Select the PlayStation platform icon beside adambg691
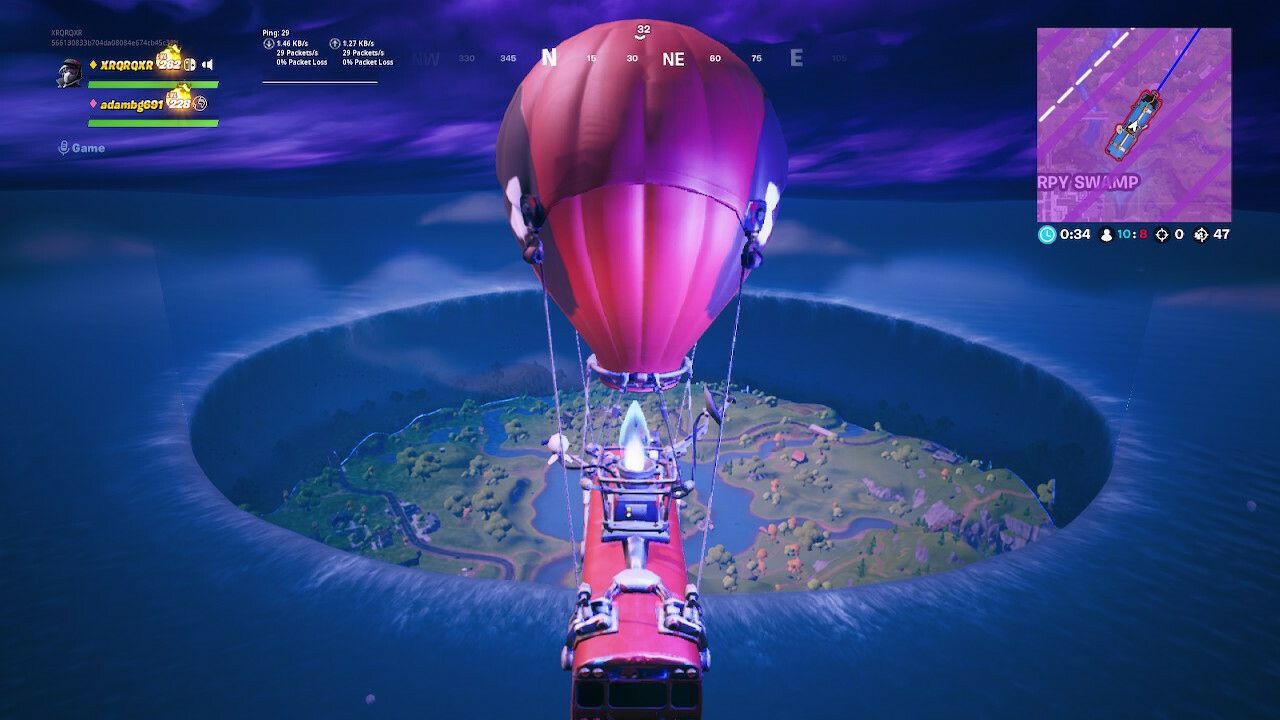Screen dimensions: 1280x720 (200, 104)
